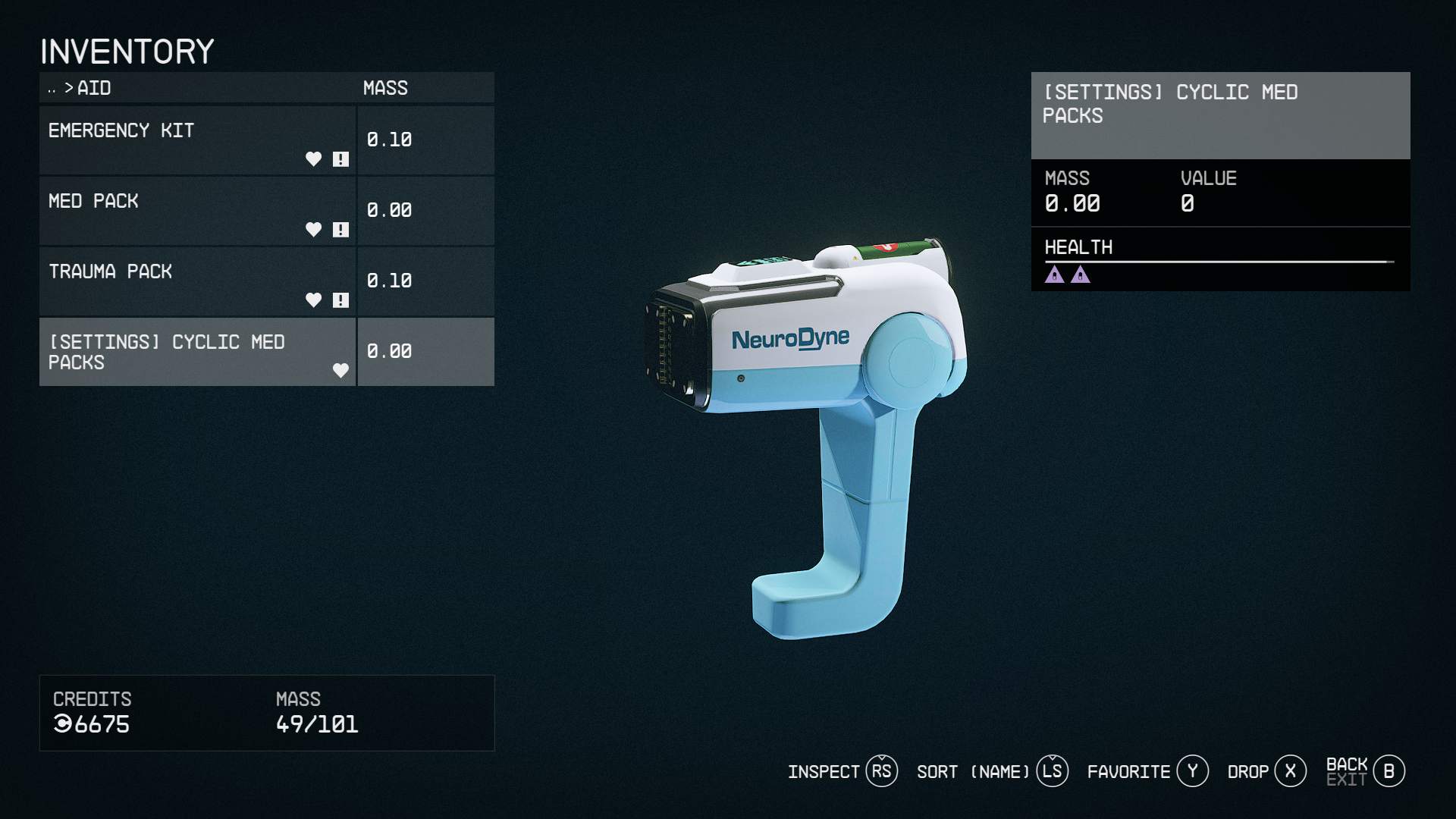
Task: Open Sort Name options with the LS prompt
Action: pos(1051,770)
